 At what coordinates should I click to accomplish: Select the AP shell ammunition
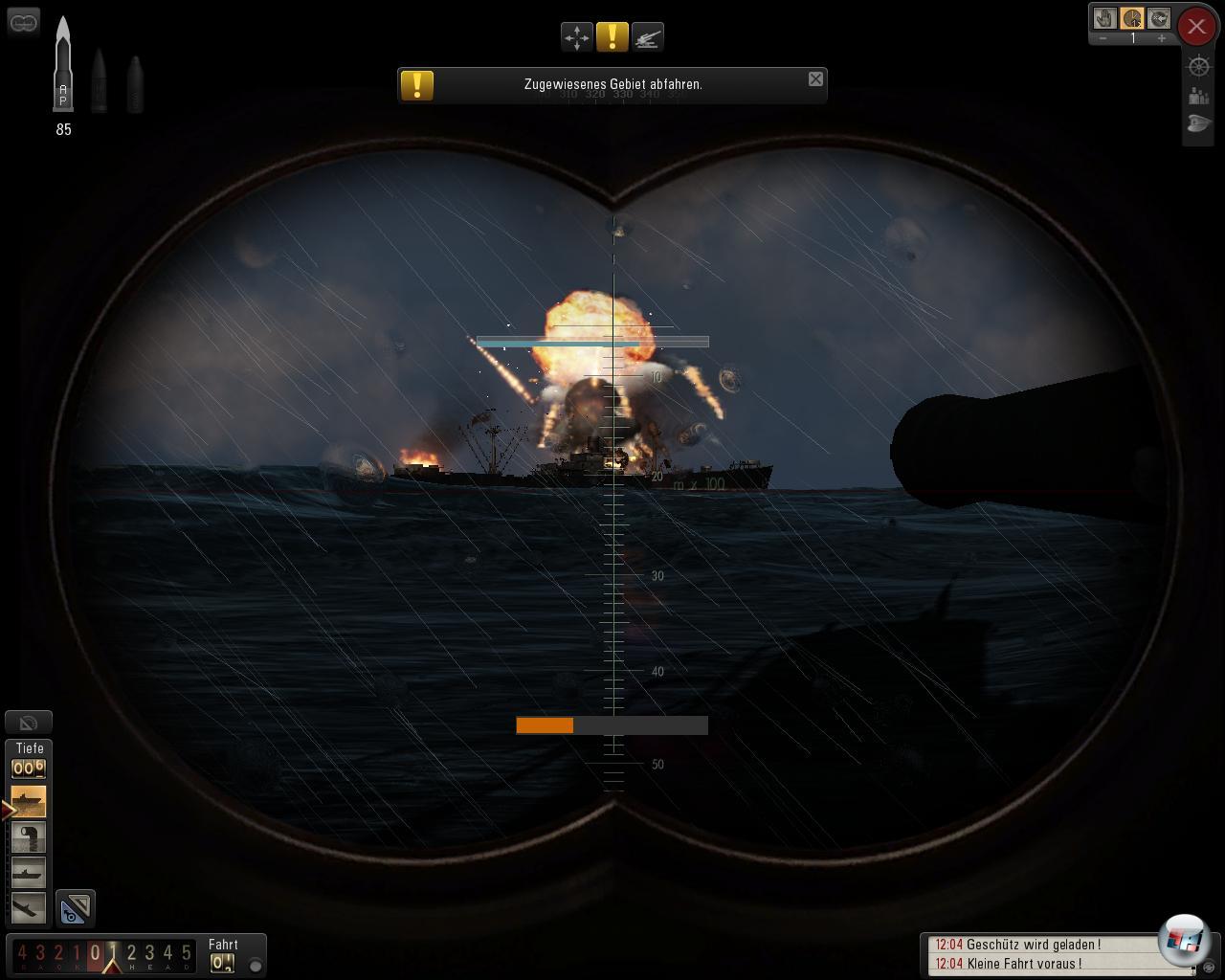click(63, 65)
